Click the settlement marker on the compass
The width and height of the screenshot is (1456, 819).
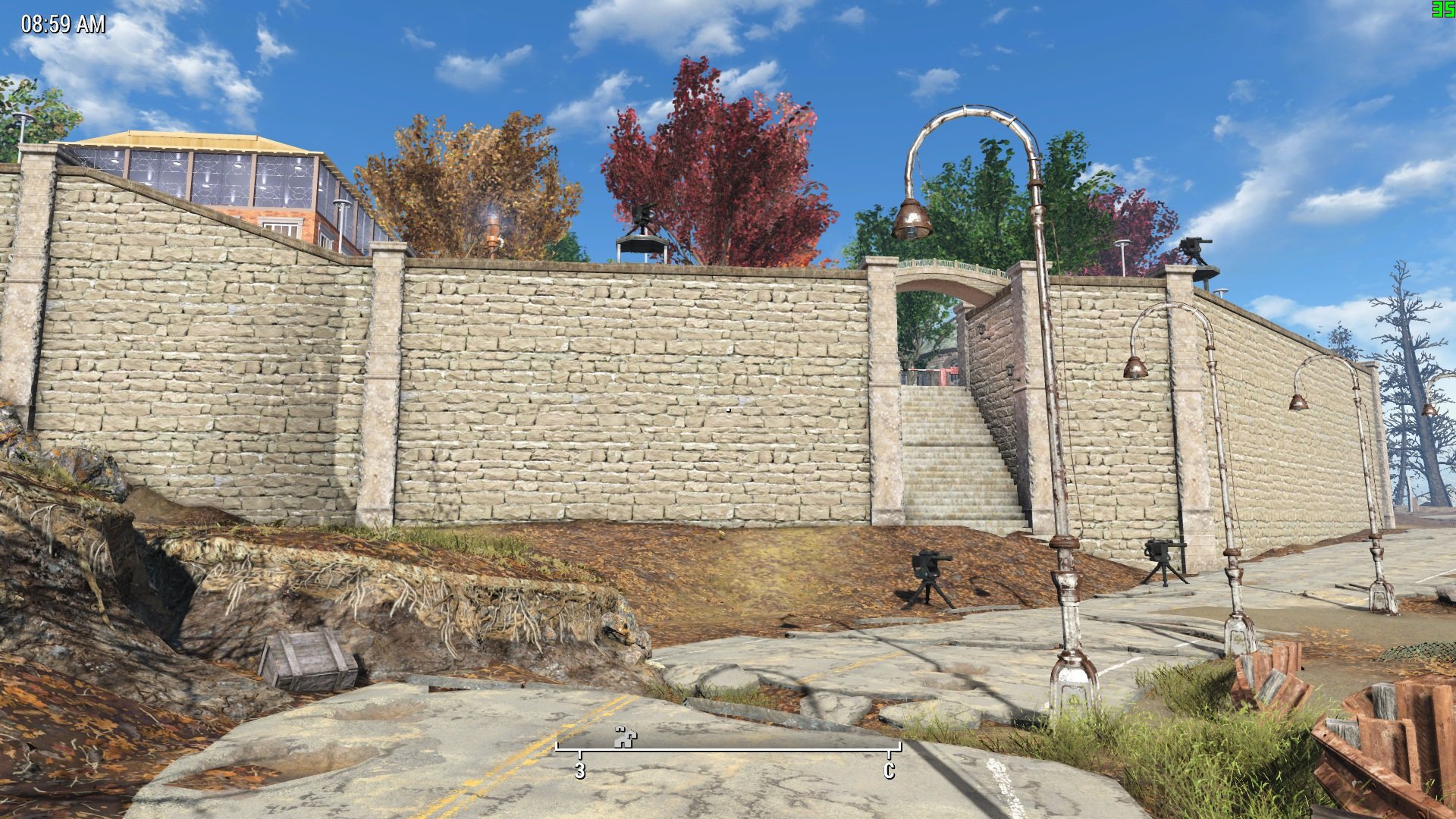tap(626, 737)
